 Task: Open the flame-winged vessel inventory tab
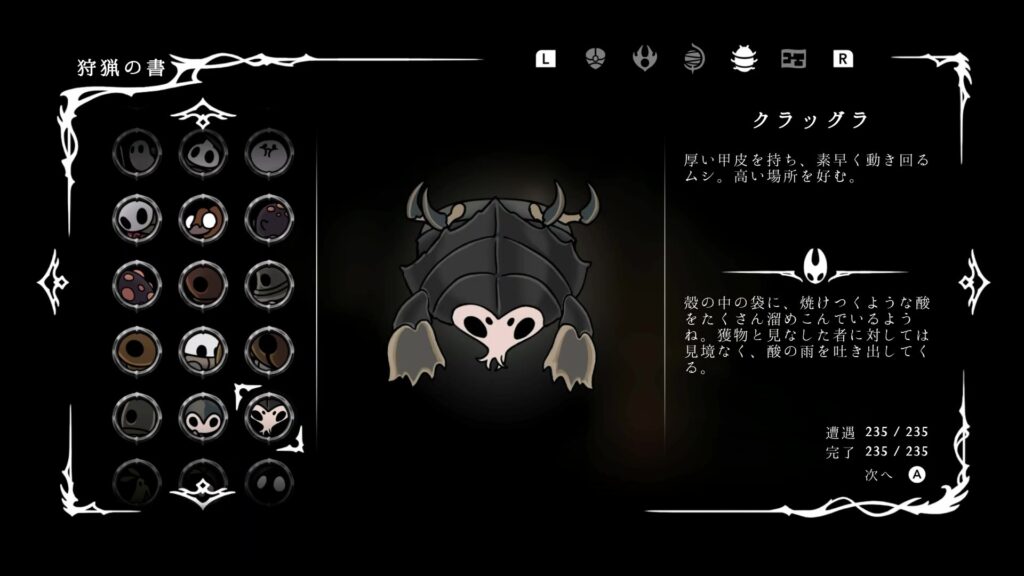(645, 58)
